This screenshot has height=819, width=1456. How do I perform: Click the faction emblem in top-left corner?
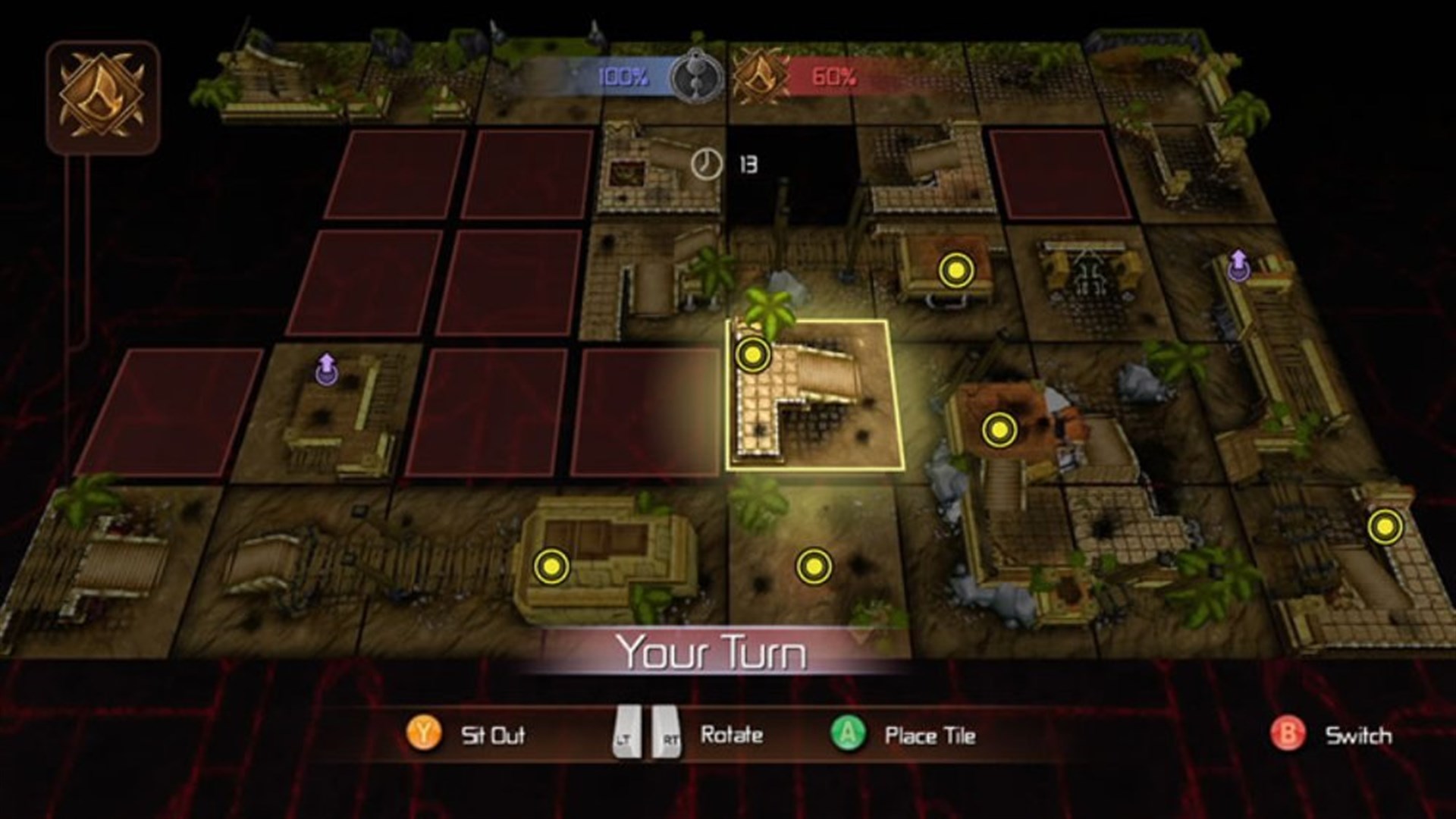point(101,93)
